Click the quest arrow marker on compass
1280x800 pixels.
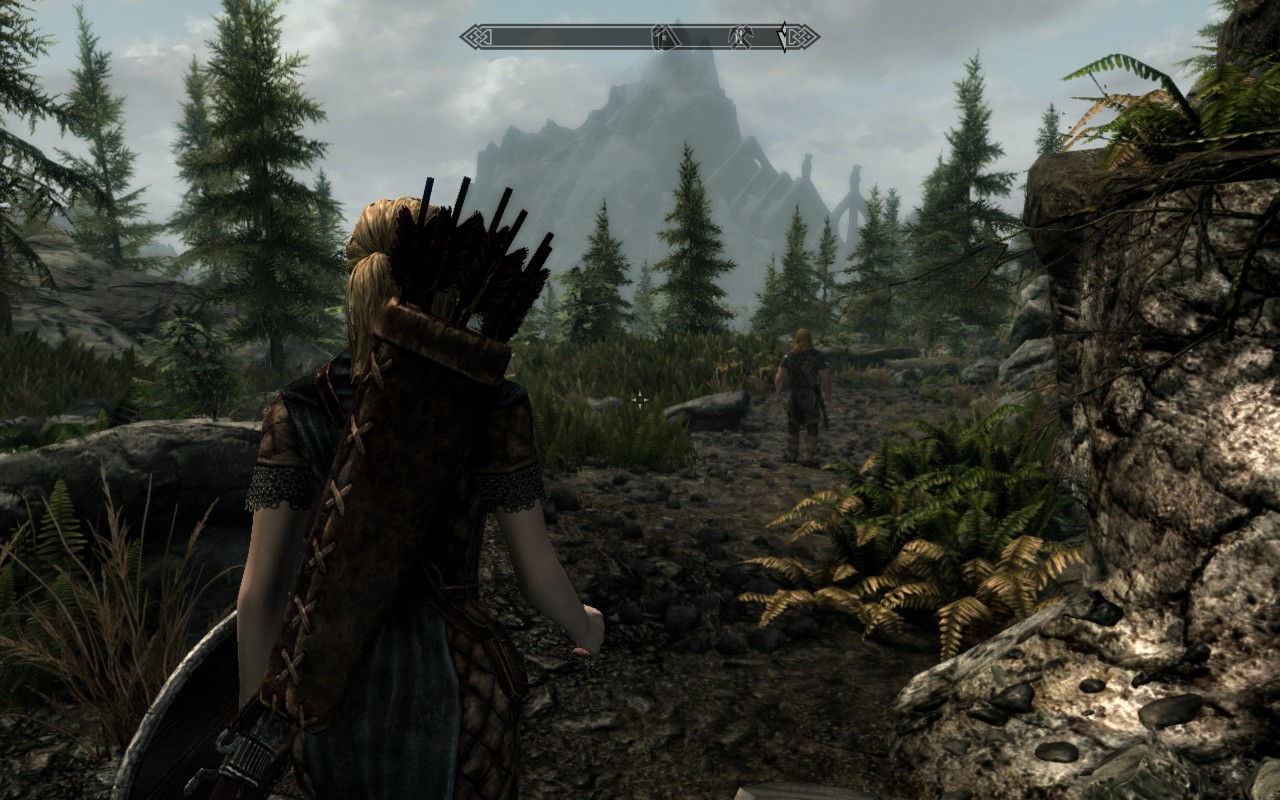coord(783,38)
